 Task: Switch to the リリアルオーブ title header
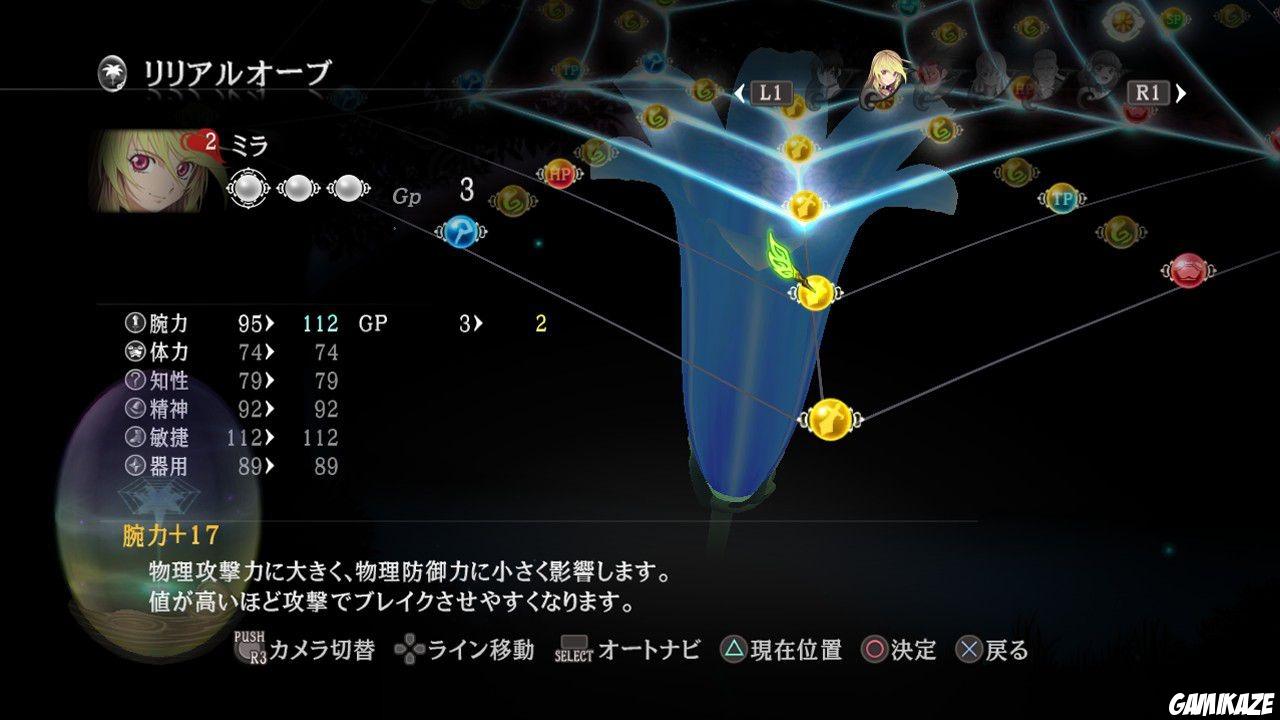tap(240, 70)
